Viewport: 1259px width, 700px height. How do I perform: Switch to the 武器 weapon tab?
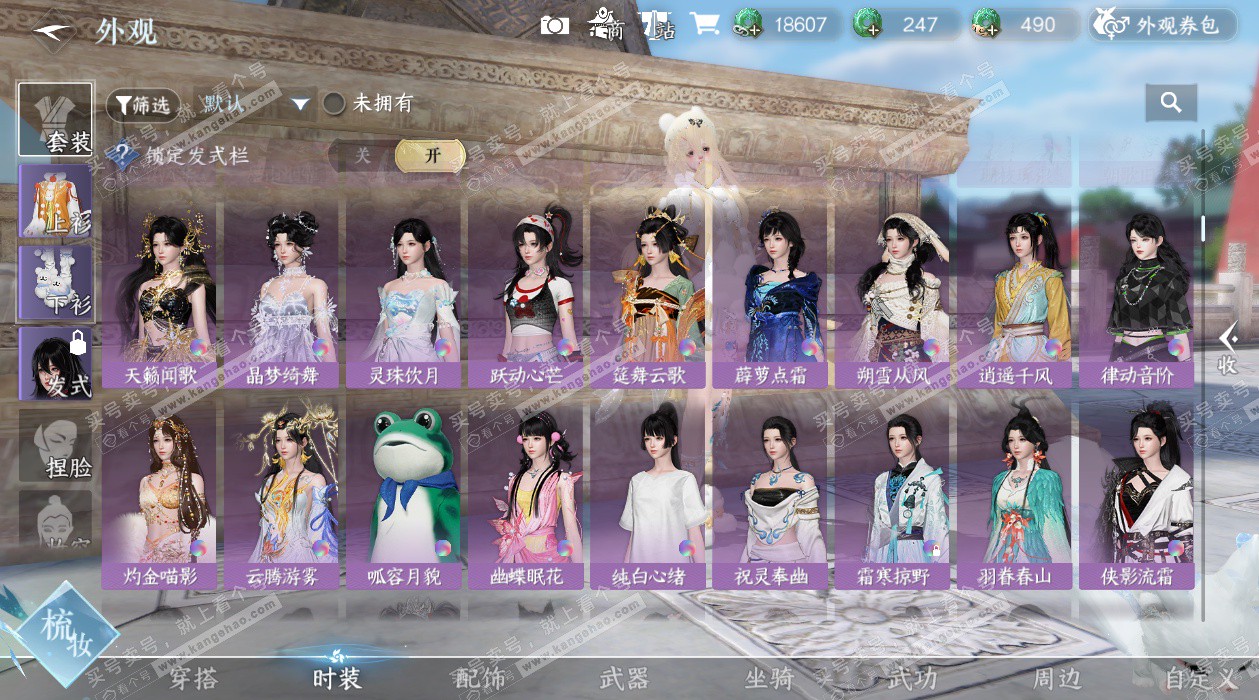coord(624,678)
